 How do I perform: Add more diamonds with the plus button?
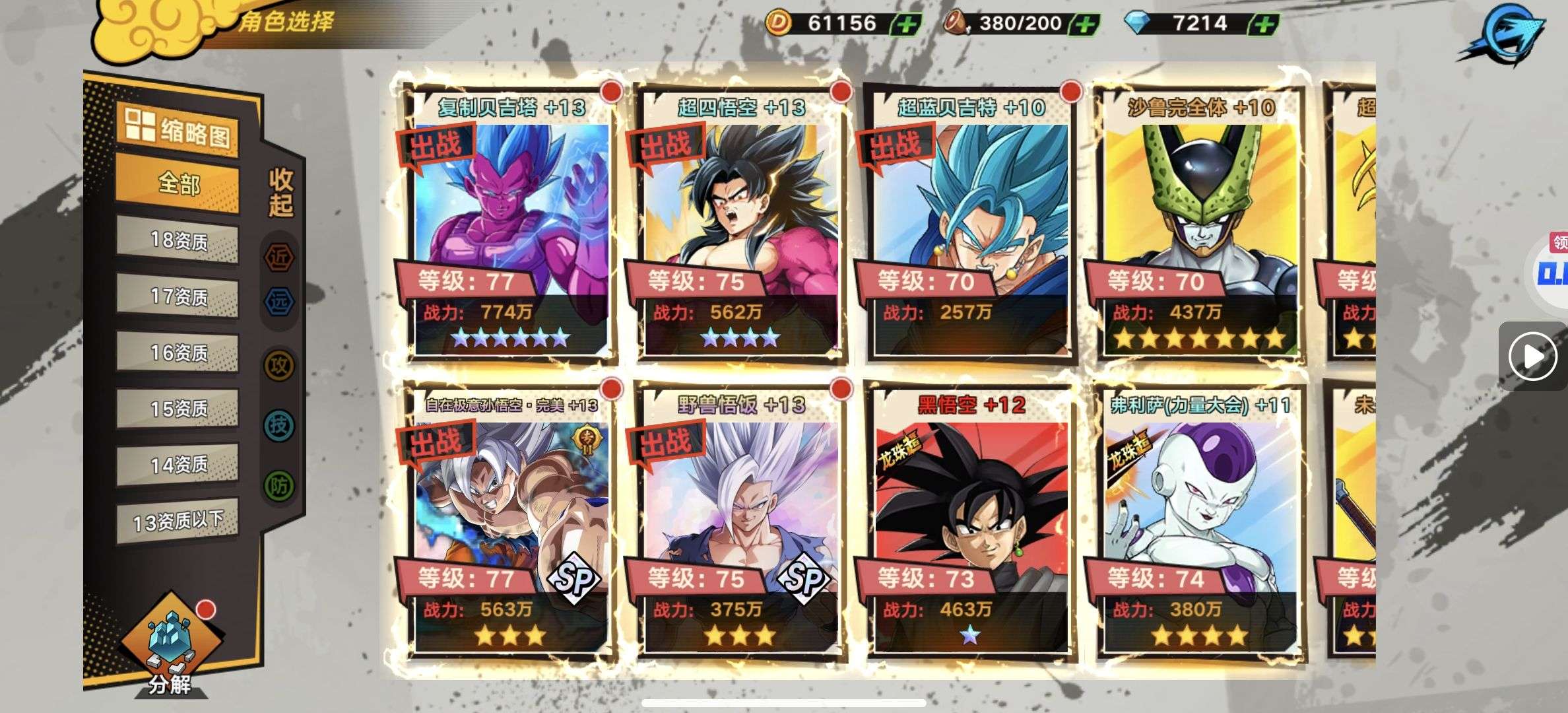pyautogui.click(x=1262, y=24)
